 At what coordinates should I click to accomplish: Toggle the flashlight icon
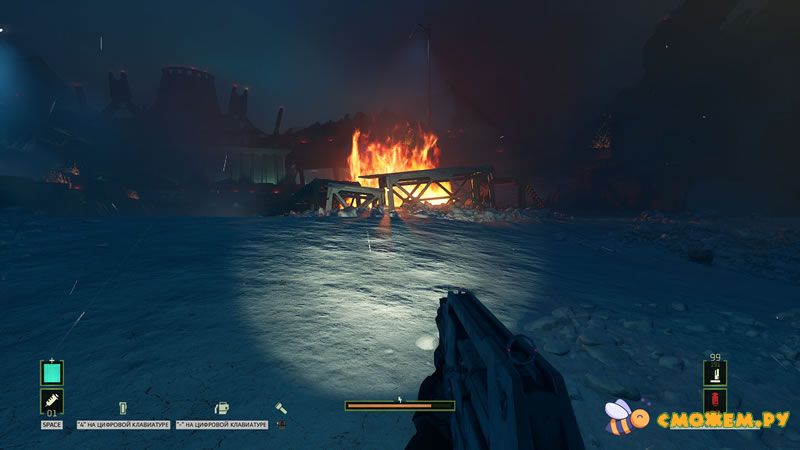(x=282, y=408)
